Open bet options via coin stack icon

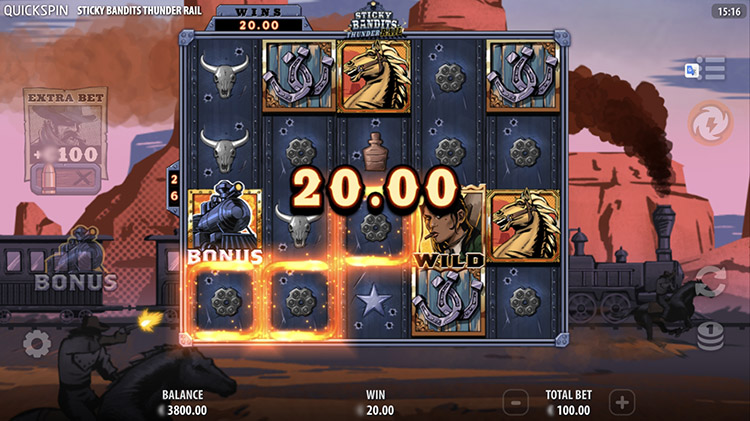[710, 335]
